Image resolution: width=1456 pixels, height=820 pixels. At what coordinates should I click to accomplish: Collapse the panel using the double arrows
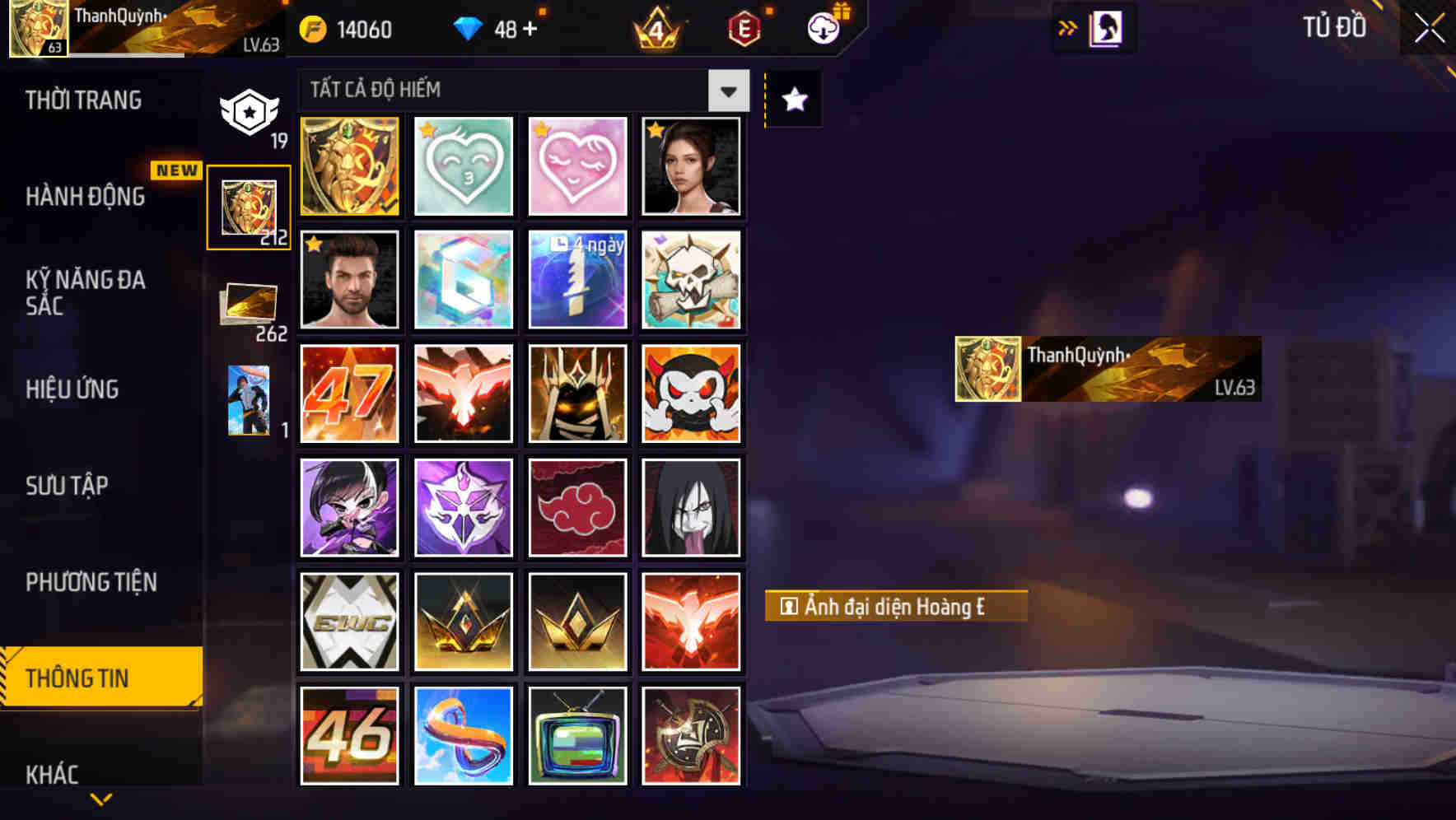(x=1068, y=27)
